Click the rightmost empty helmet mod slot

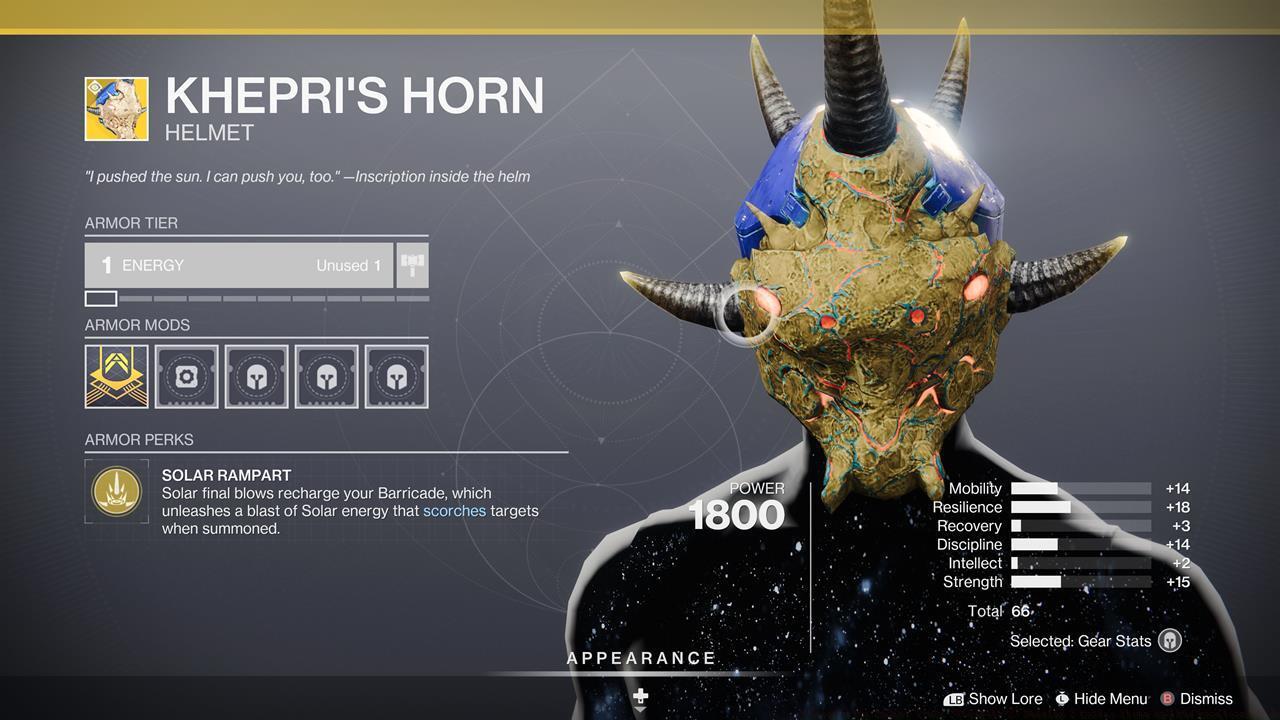[396, 376]
